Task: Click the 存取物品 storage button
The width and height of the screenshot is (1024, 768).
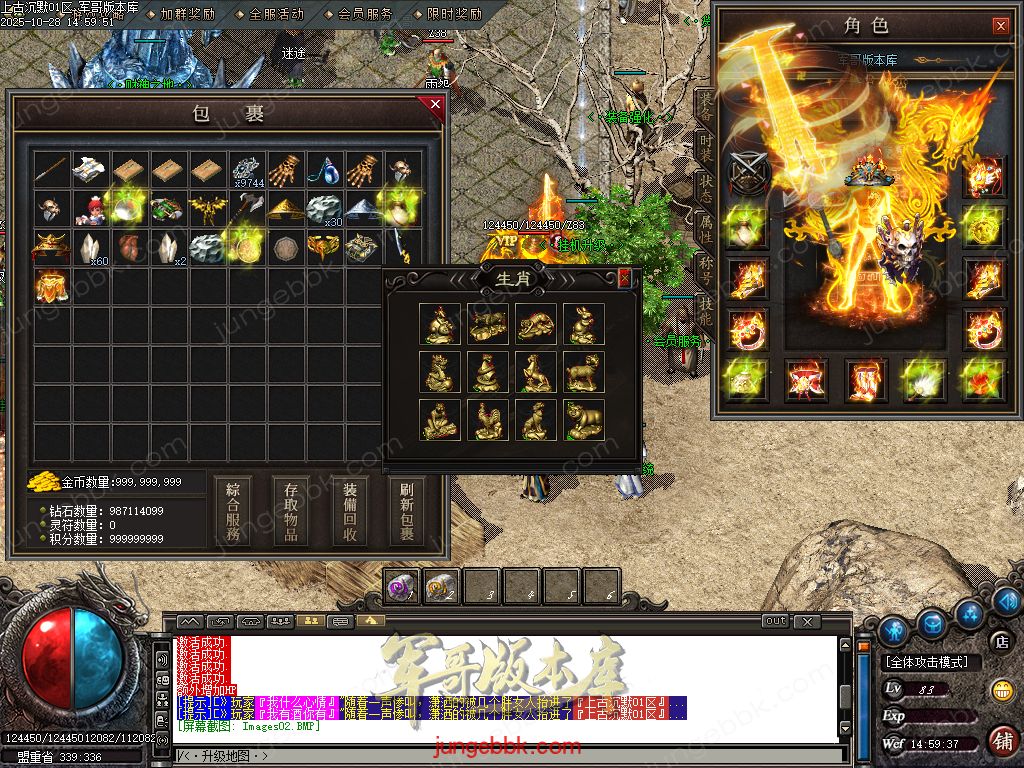Action: pos(291,510)
